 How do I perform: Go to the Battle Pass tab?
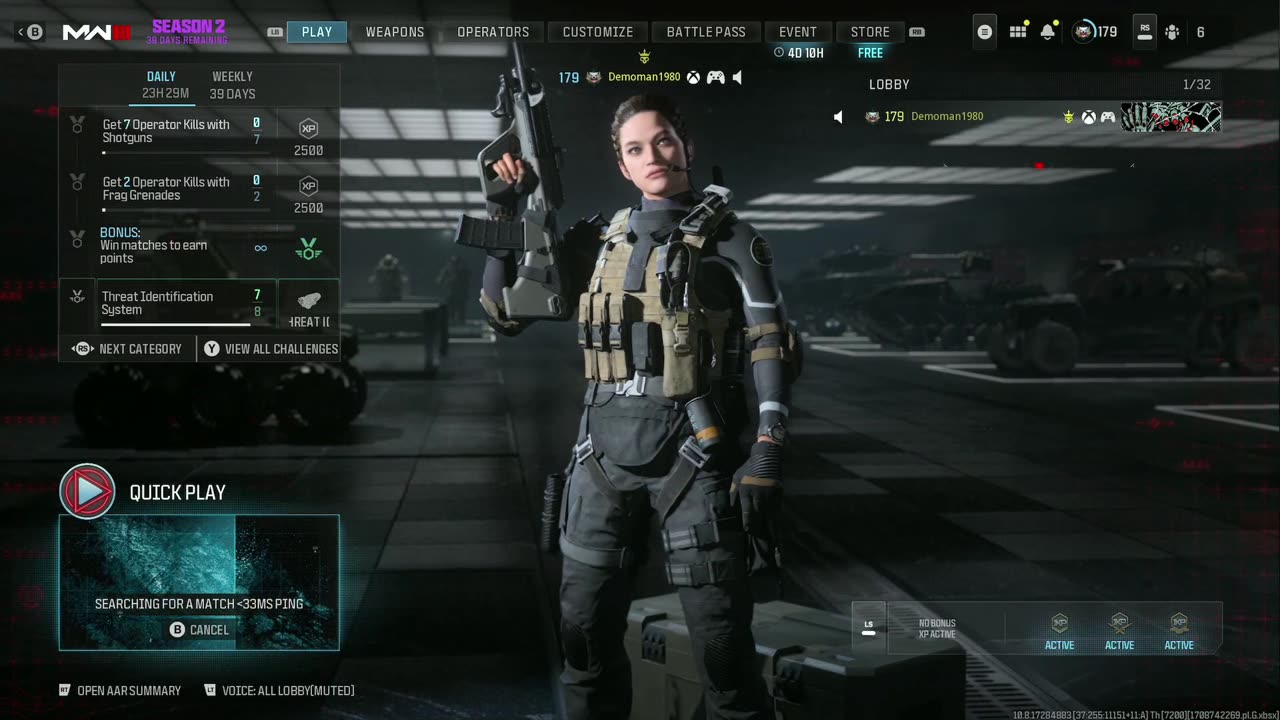point(706,32)
